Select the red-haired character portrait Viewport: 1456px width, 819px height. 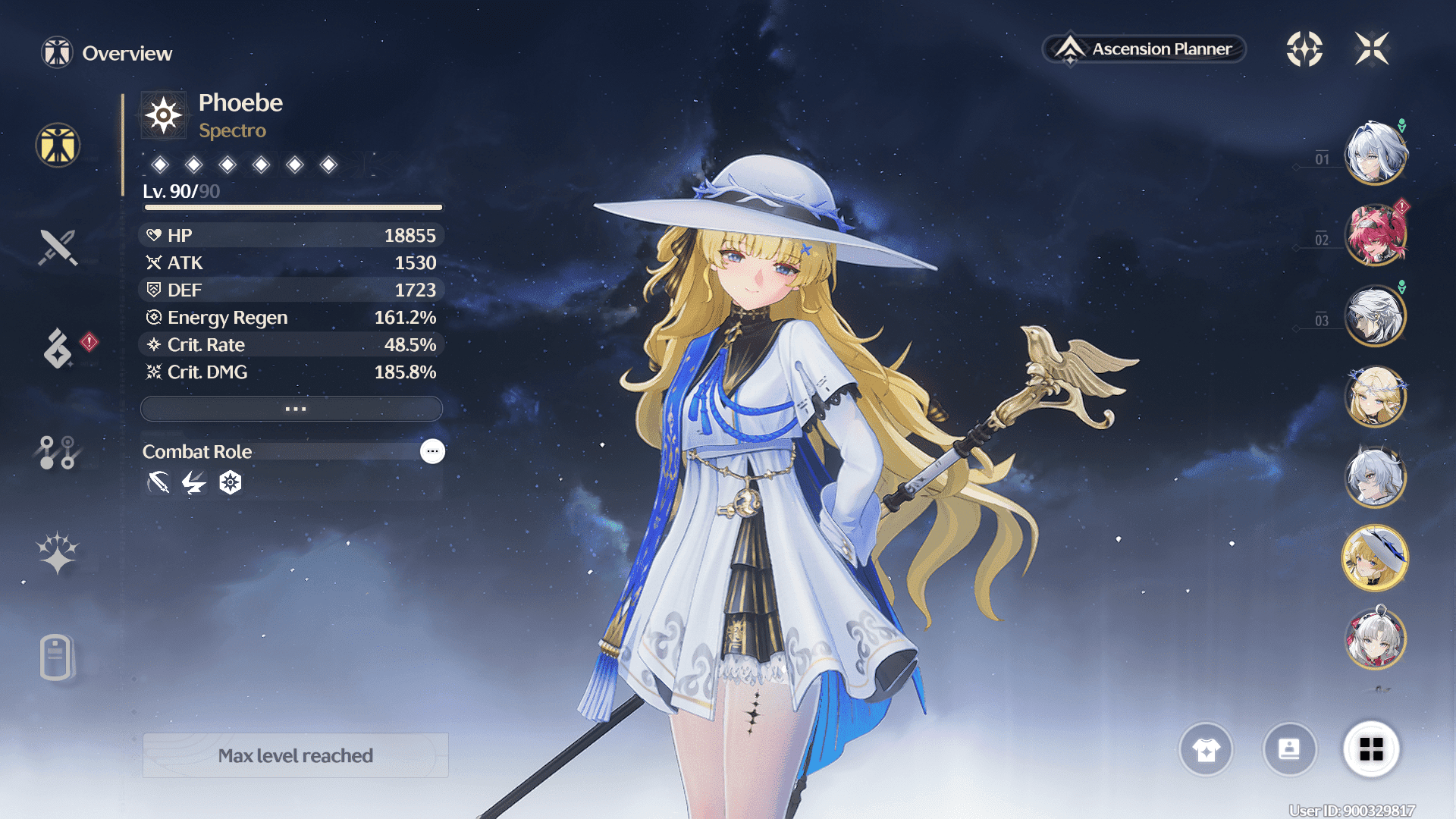click(x=1375, y=235)
